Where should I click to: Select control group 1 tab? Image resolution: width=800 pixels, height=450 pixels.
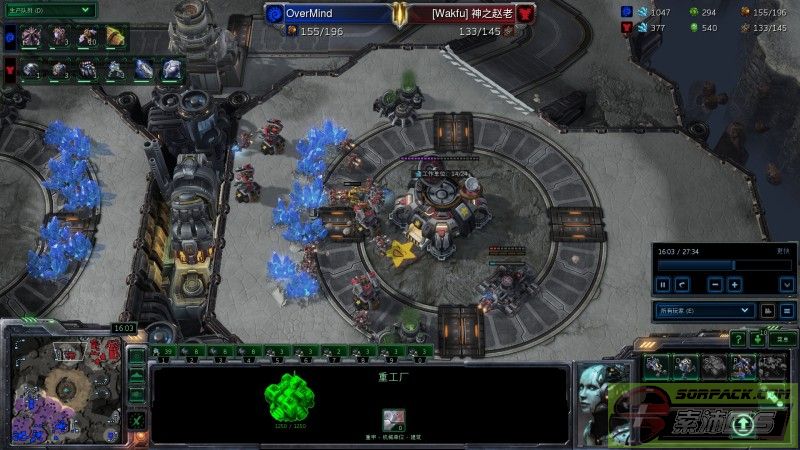(x=165, y=352)
